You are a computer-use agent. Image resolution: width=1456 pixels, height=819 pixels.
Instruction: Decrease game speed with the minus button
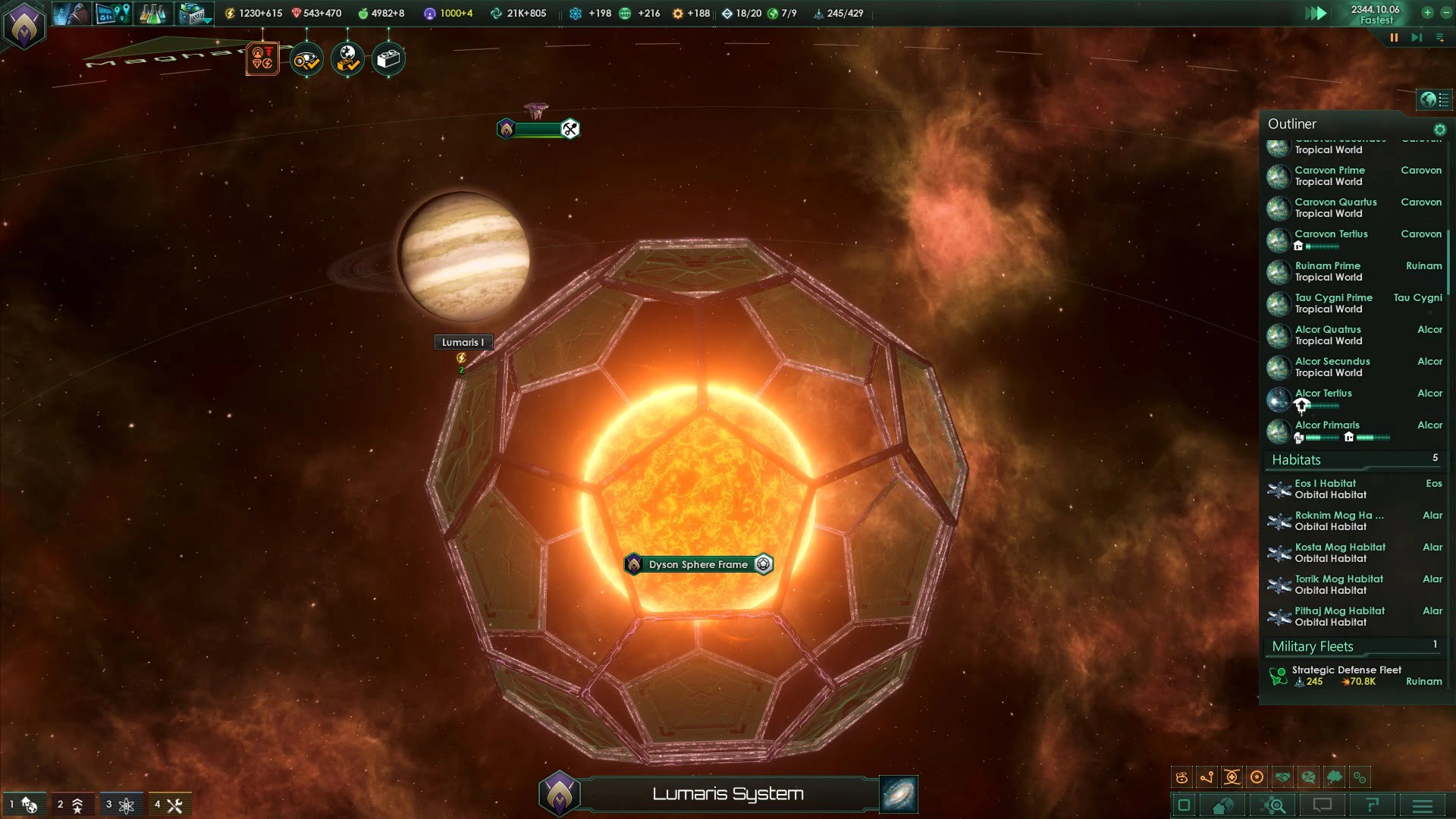(x=1445, y=12)
